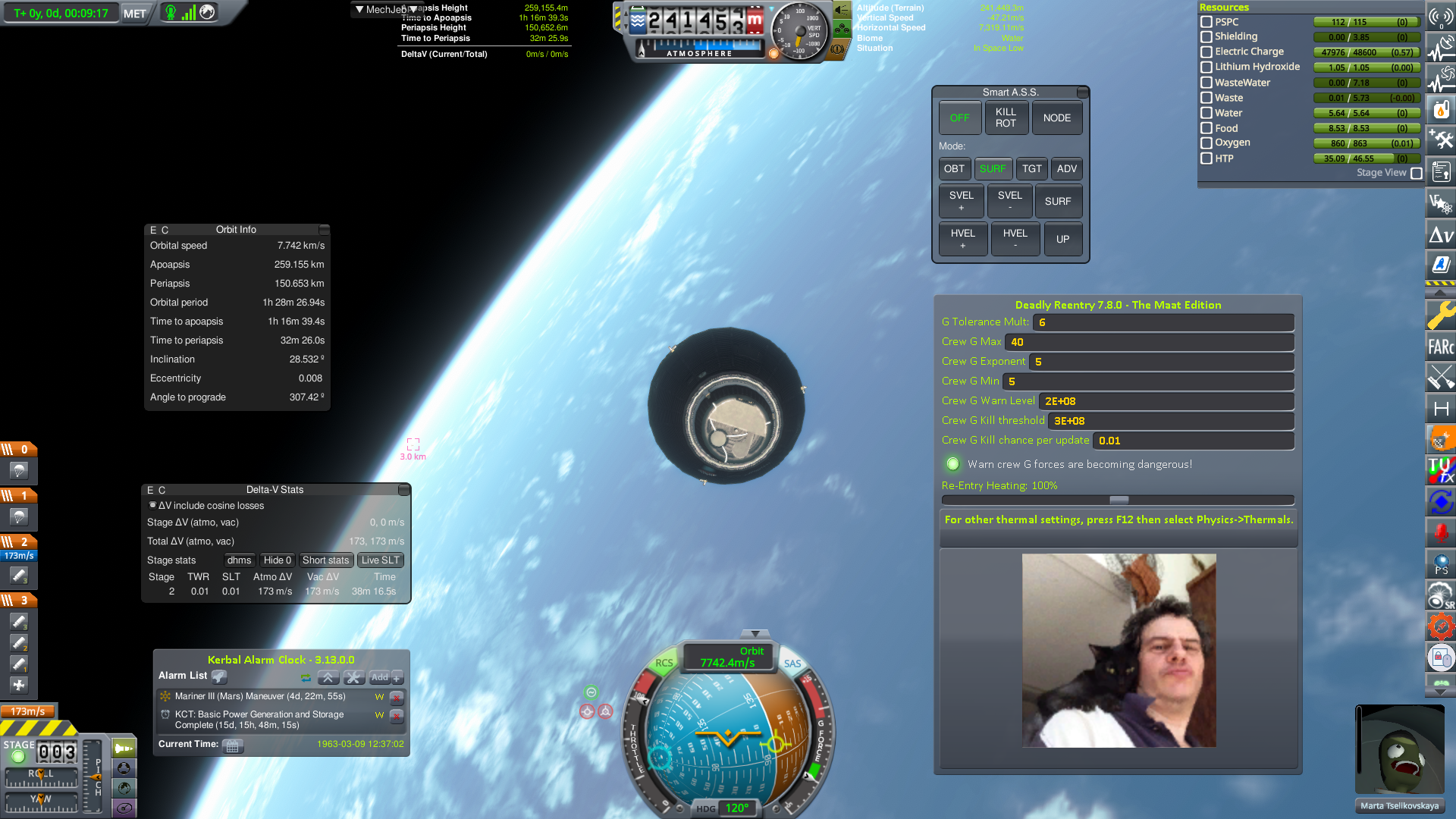Switch Smart A.S.S. to OBT mode
The image size is (1456, 819).
[x=955, y=168]
